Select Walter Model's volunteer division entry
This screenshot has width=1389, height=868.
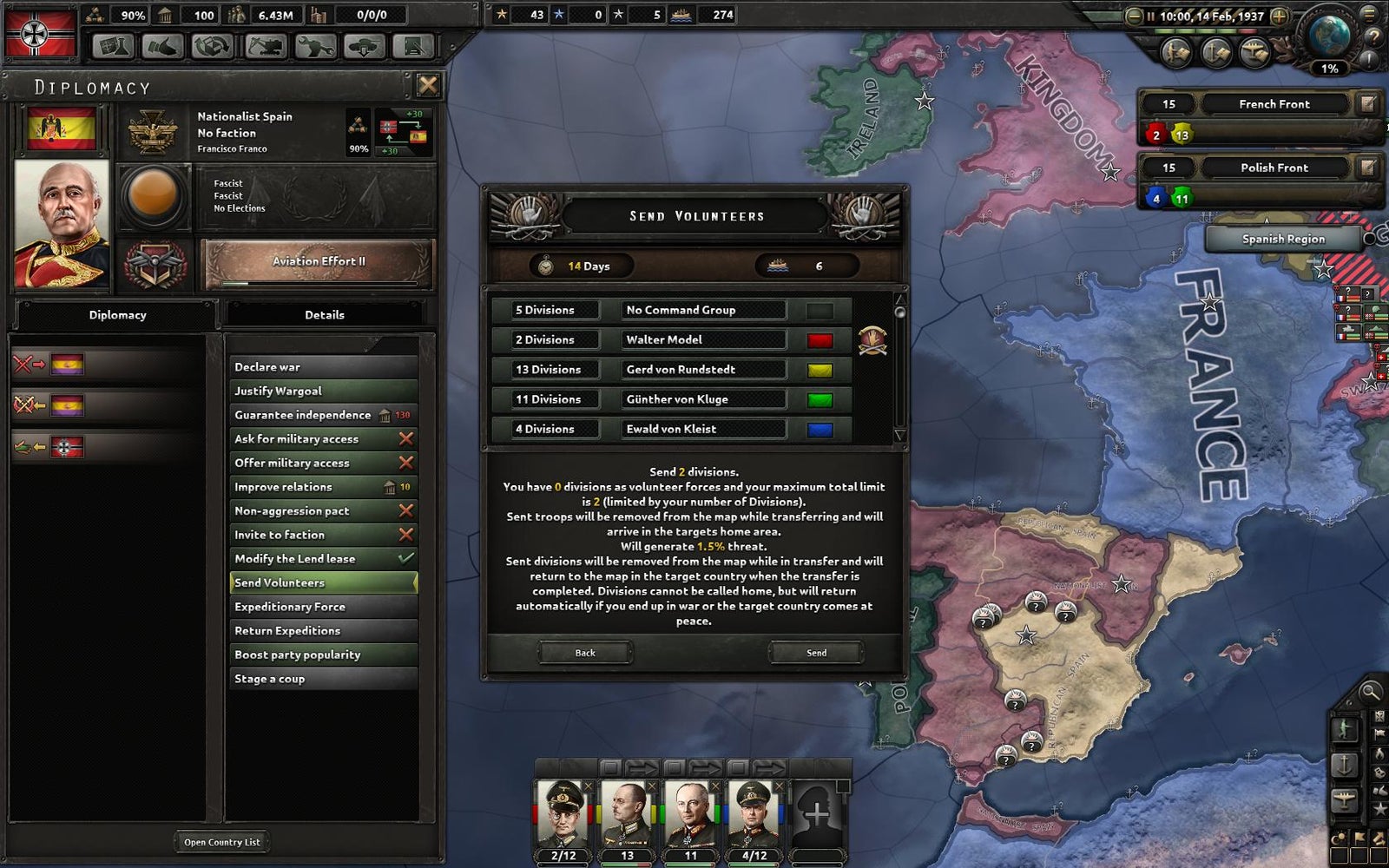(x=703, y=339)
